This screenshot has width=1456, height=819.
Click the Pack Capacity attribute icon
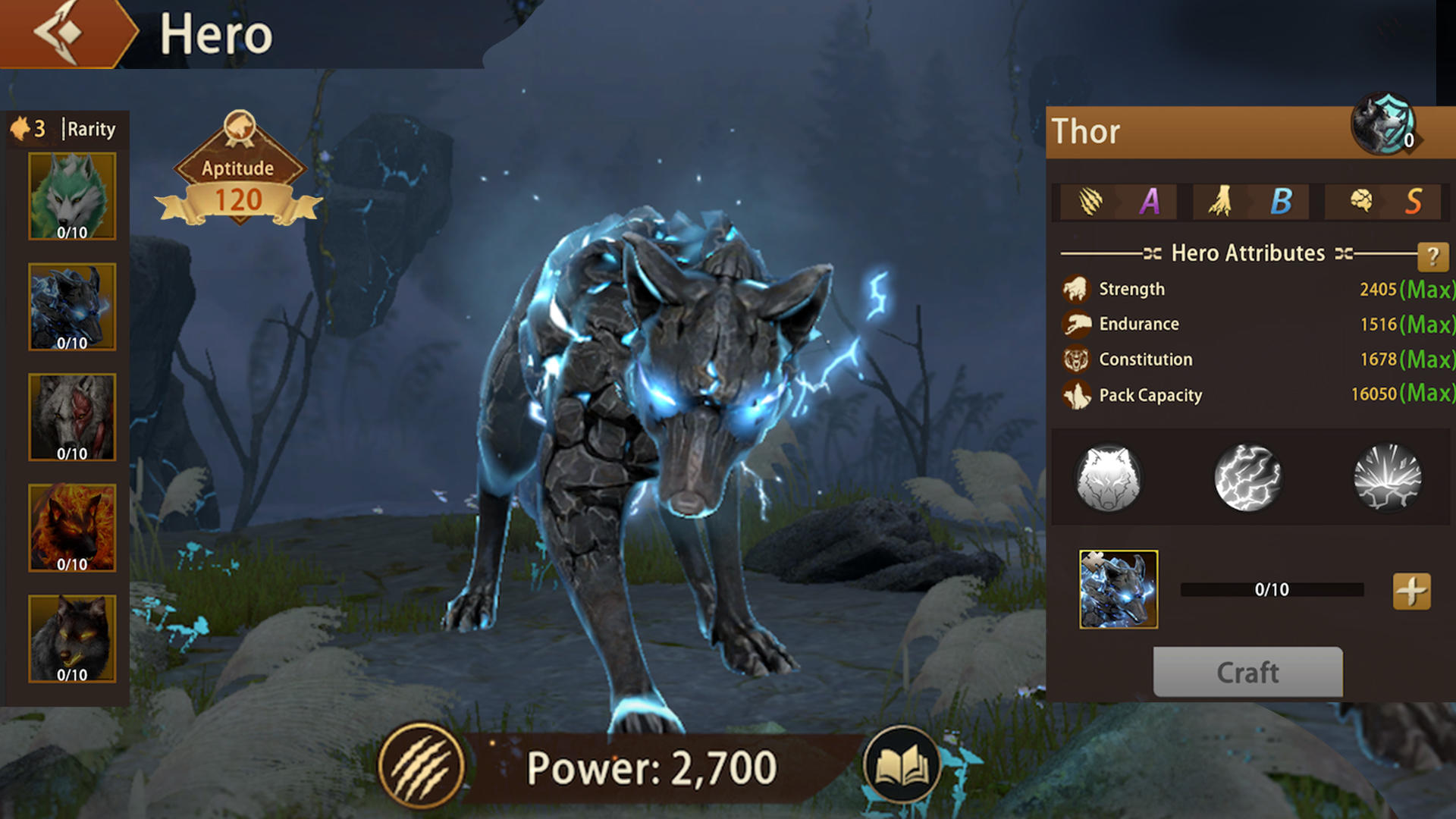click(x=1075, y=394)
